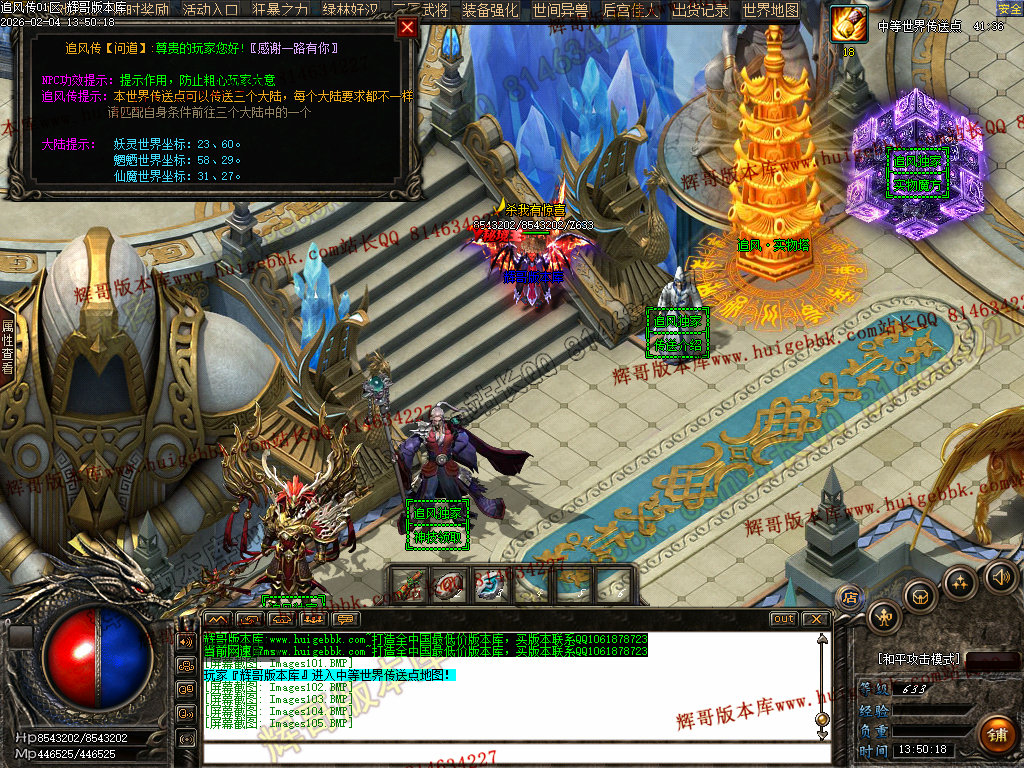Toggle the speaker sound icon
Screen dimensions: 1024x768
point(1000,576)
